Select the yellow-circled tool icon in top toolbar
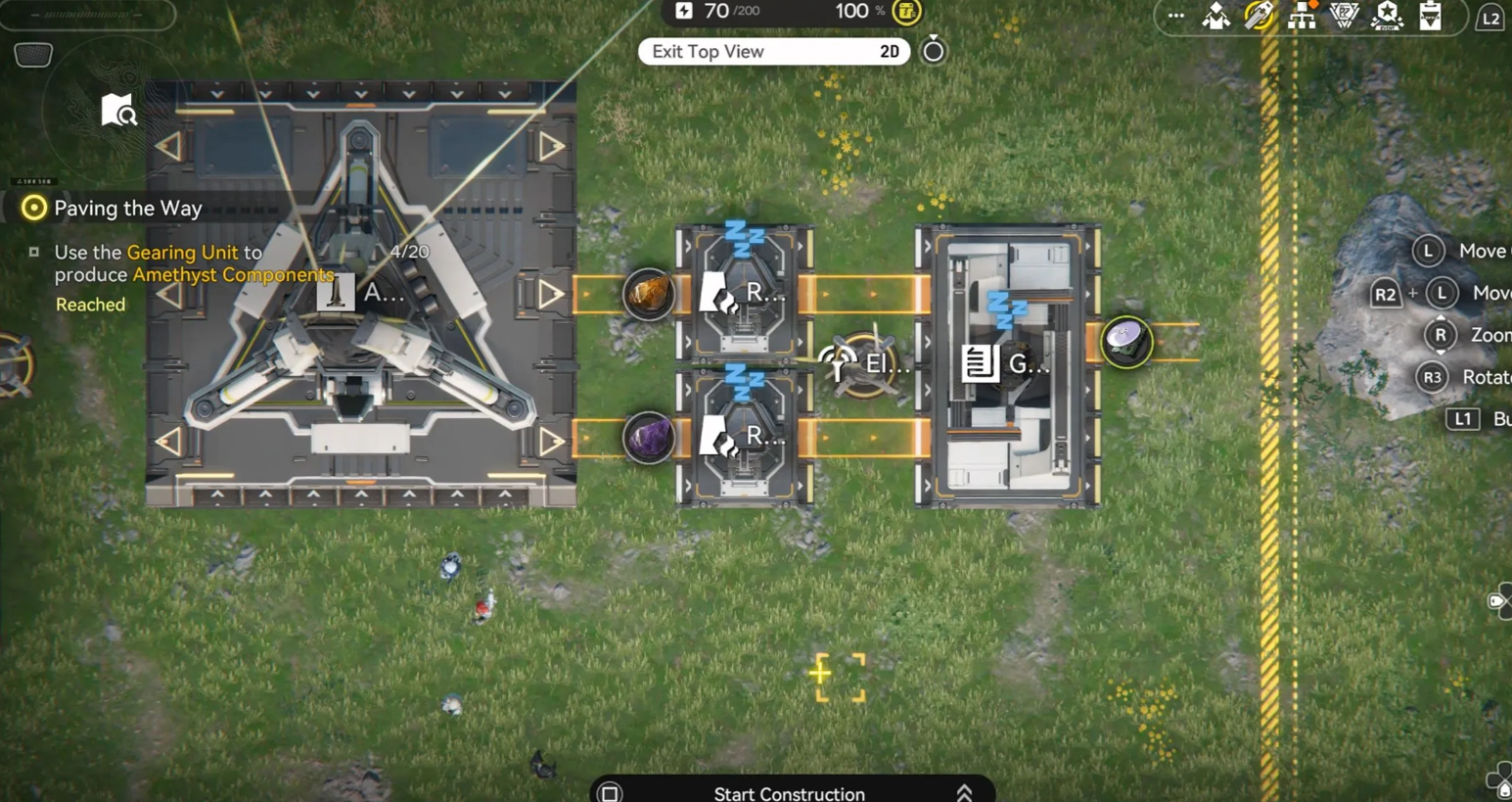Screen dimensions: 1512x802 tap(1259, 16)
